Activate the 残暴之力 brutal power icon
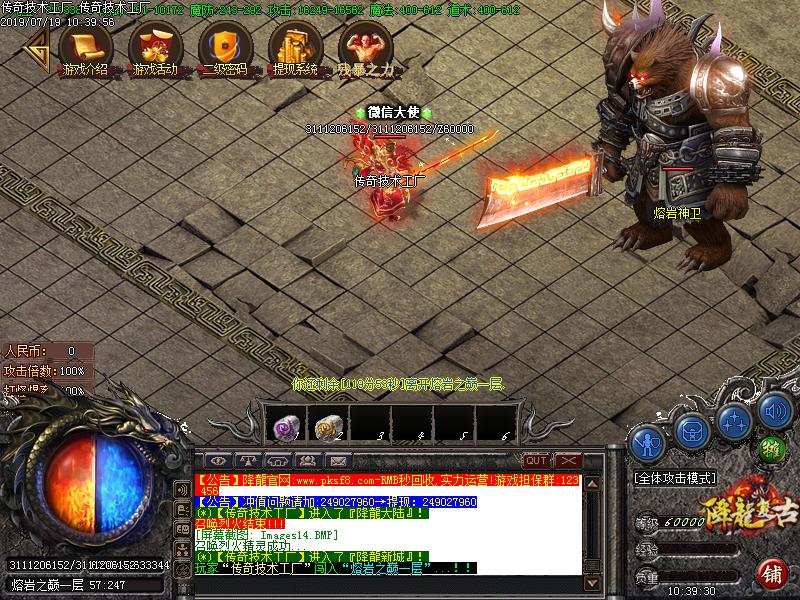 362,46
